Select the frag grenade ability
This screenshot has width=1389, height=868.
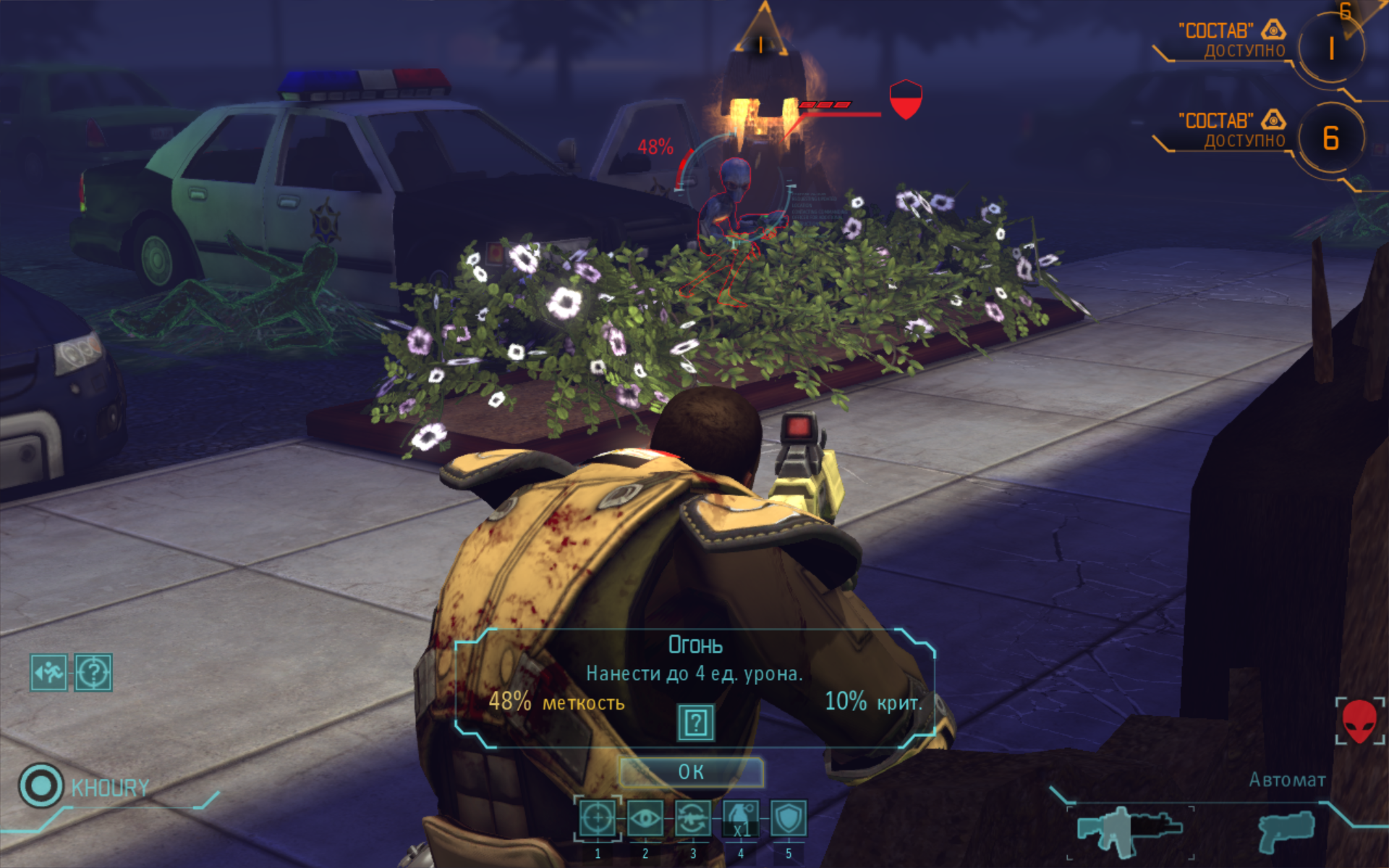740,820
